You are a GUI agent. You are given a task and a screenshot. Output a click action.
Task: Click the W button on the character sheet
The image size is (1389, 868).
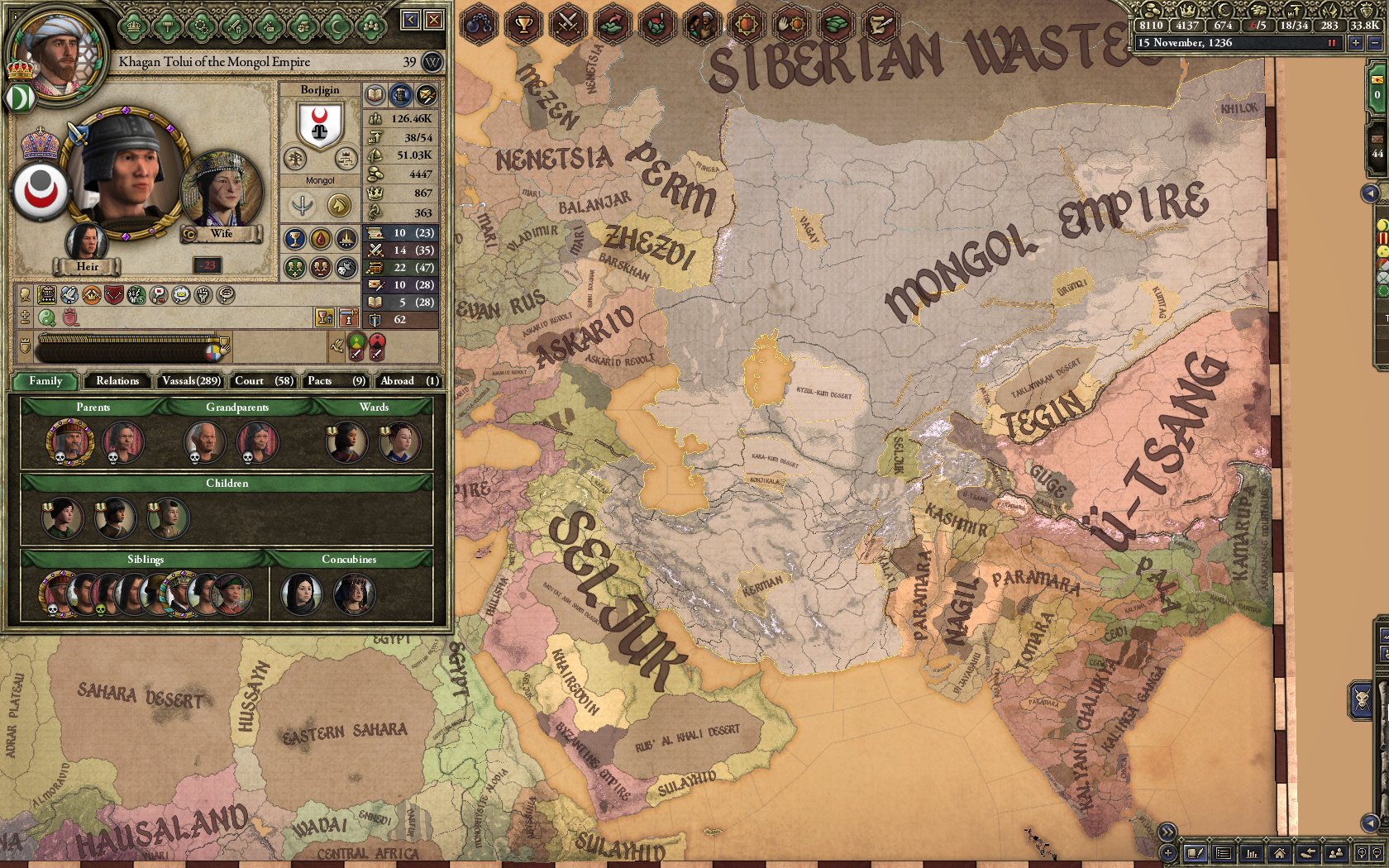tap(431, 63)
